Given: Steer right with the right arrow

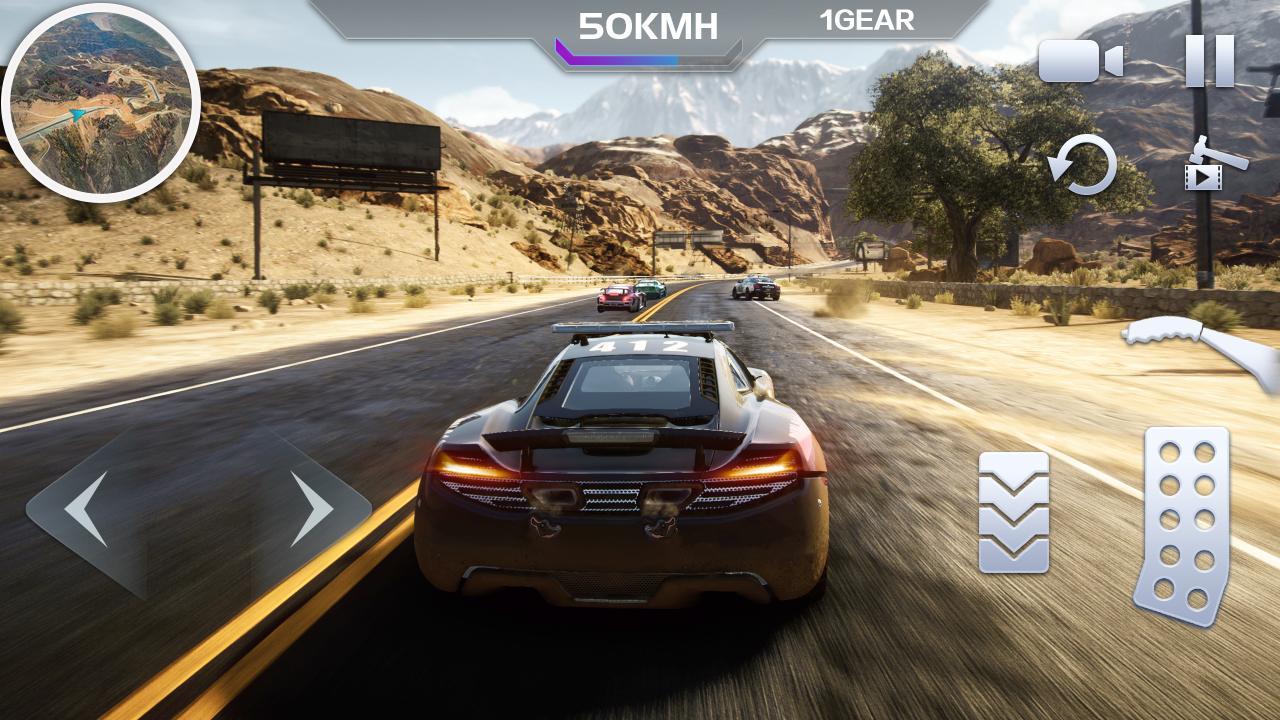Looking at the screenshot, I should tap(311, 509).
